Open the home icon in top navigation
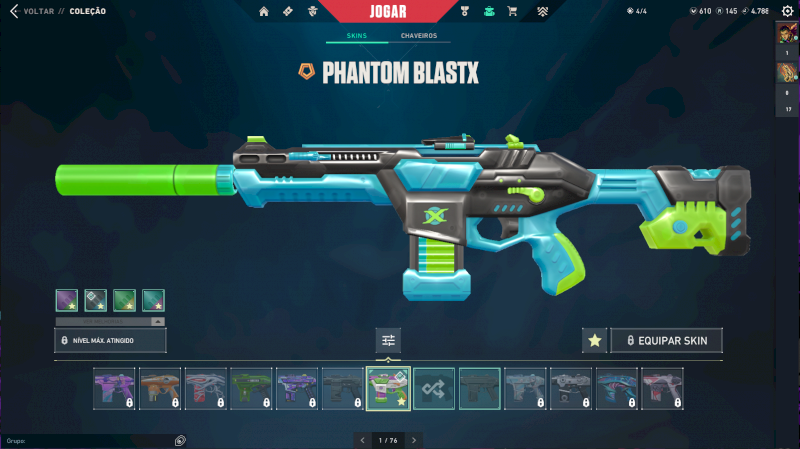The width and height of the screenshot is (800, 449). tap(264, 11)
